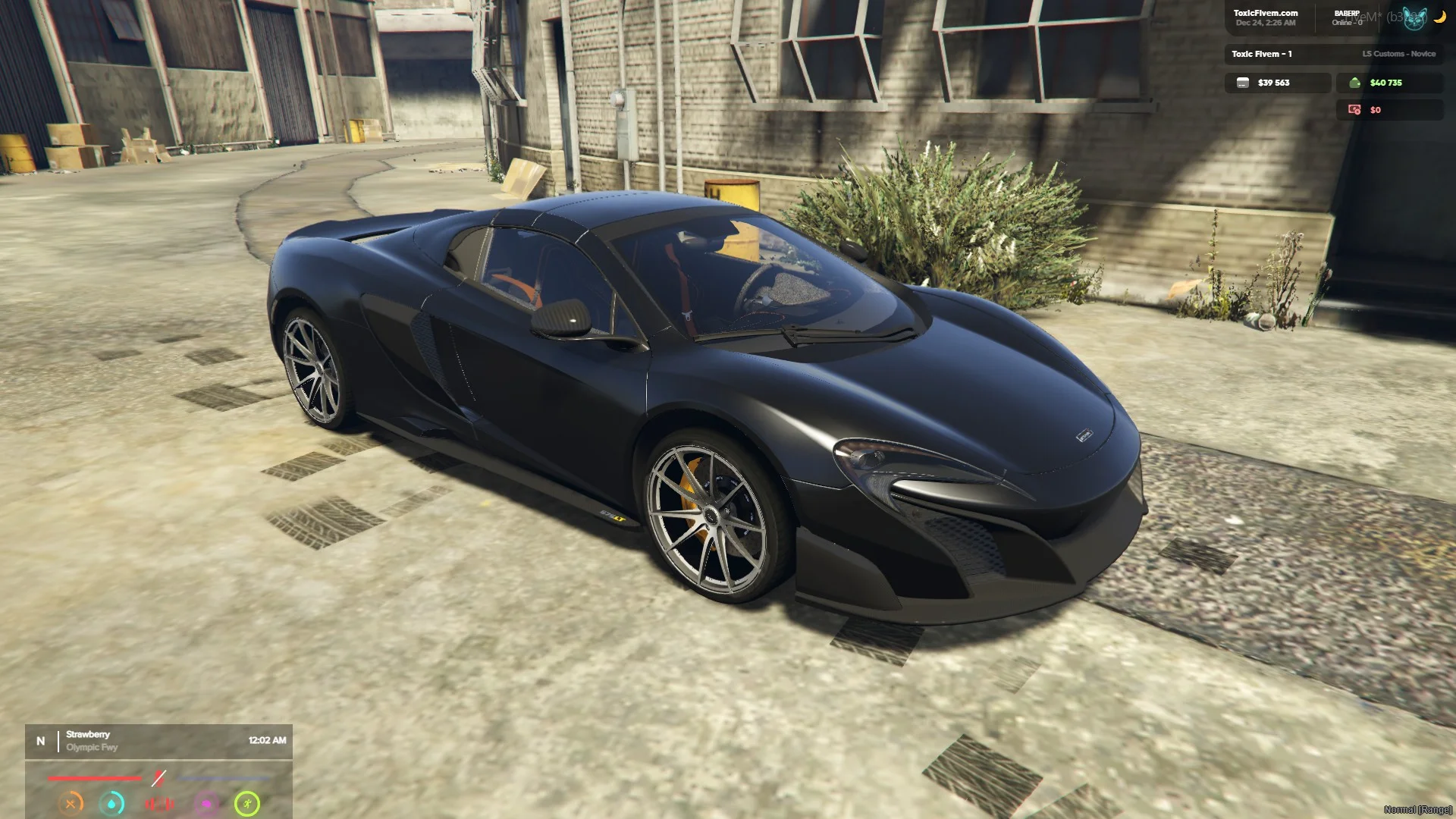Click the red dirty money icon
The width and height of the screenshot is (1456, 819).
click(x=1354, y=110)
